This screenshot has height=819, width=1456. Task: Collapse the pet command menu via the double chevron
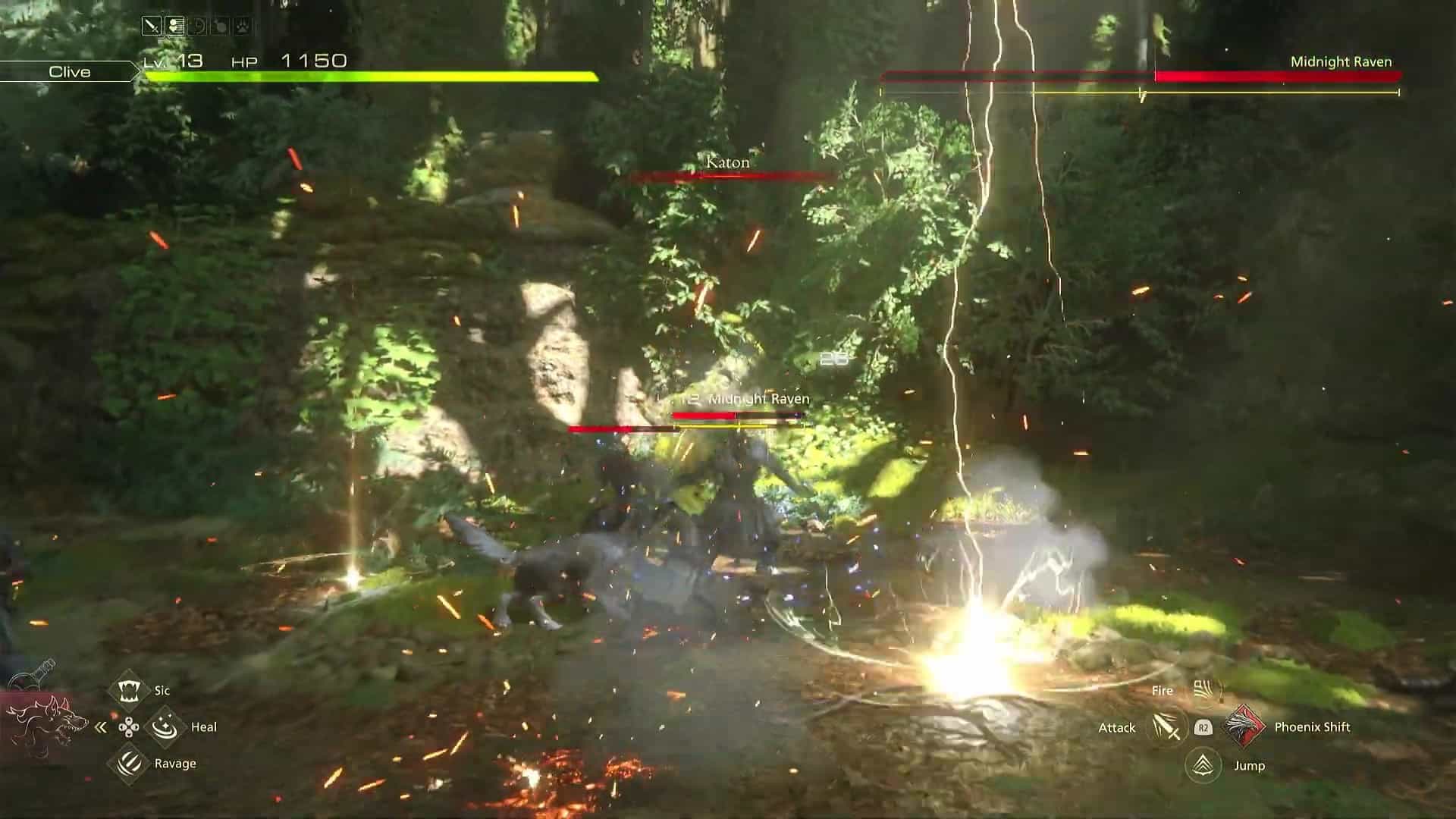pyautogui.click(x=101, y=726)
